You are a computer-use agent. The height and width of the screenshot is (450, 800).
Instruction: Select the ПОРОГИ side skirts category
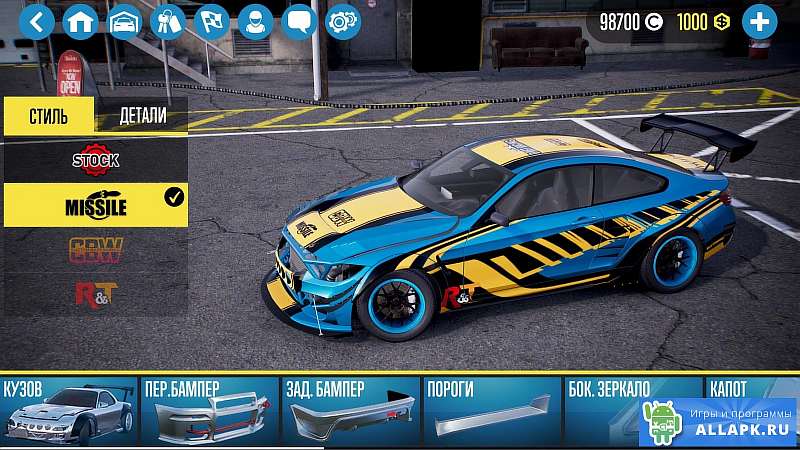click(x=490, y=411)
